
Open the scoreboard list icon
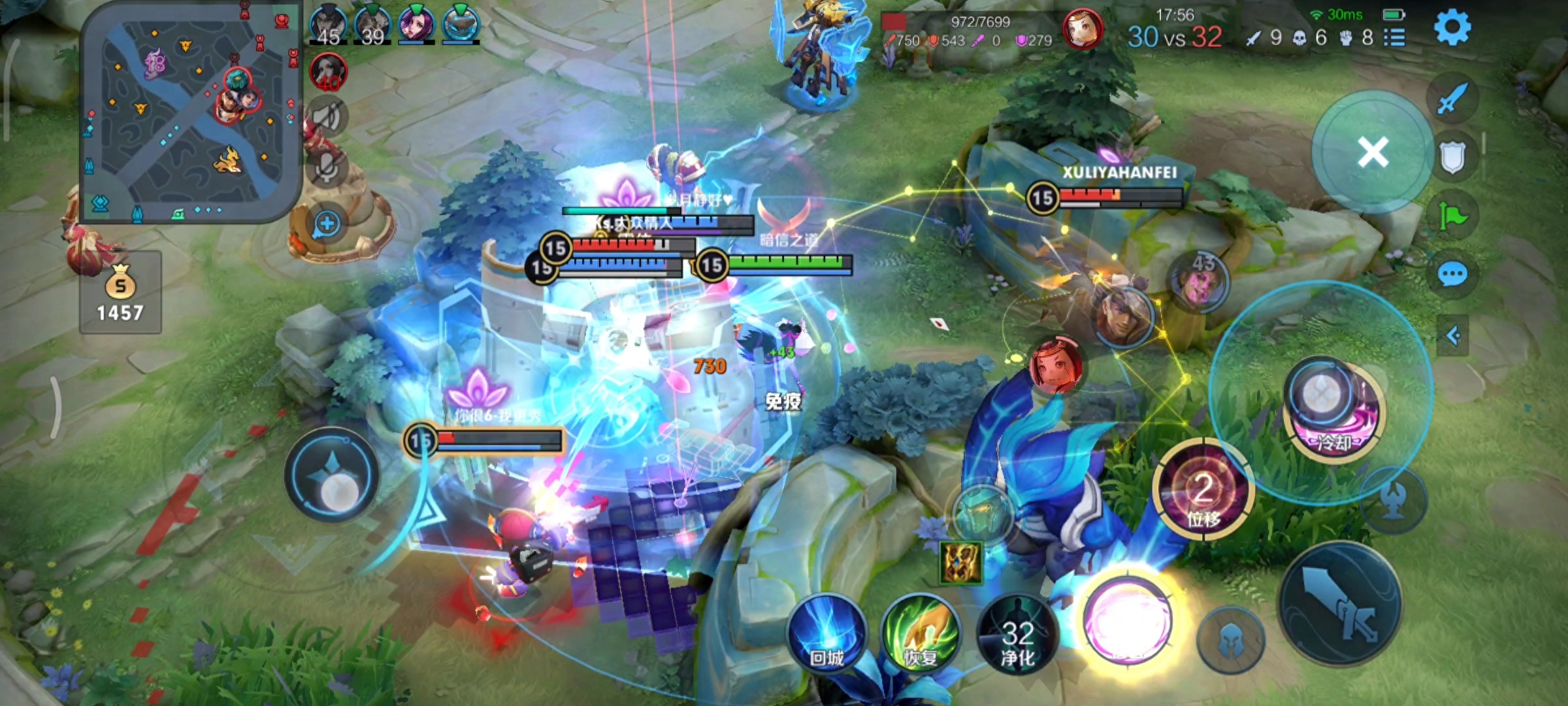coord(1394,38)
